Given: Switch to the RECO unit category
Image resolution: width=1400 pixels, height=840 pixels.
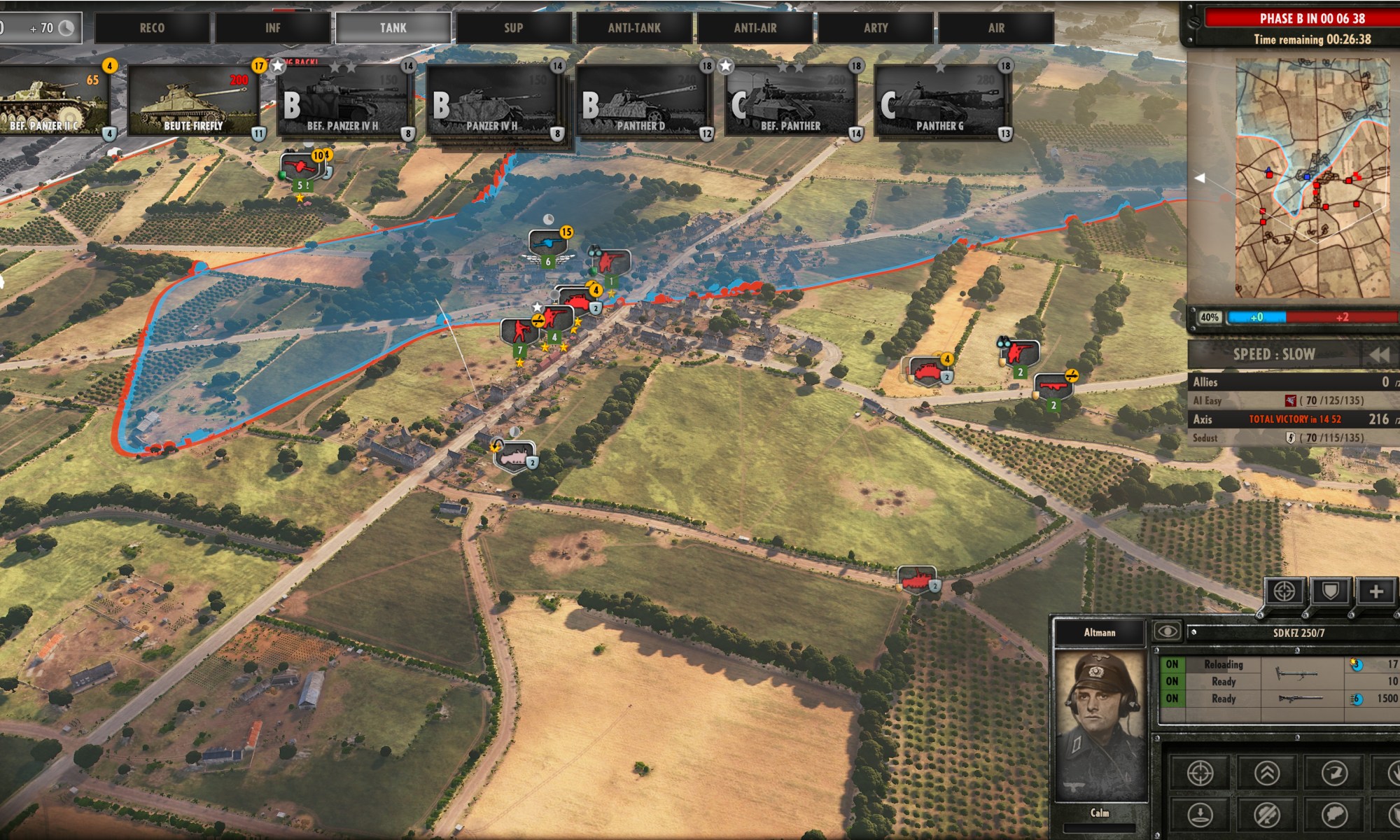Looking at the screenshot, I should coord(152,28).
